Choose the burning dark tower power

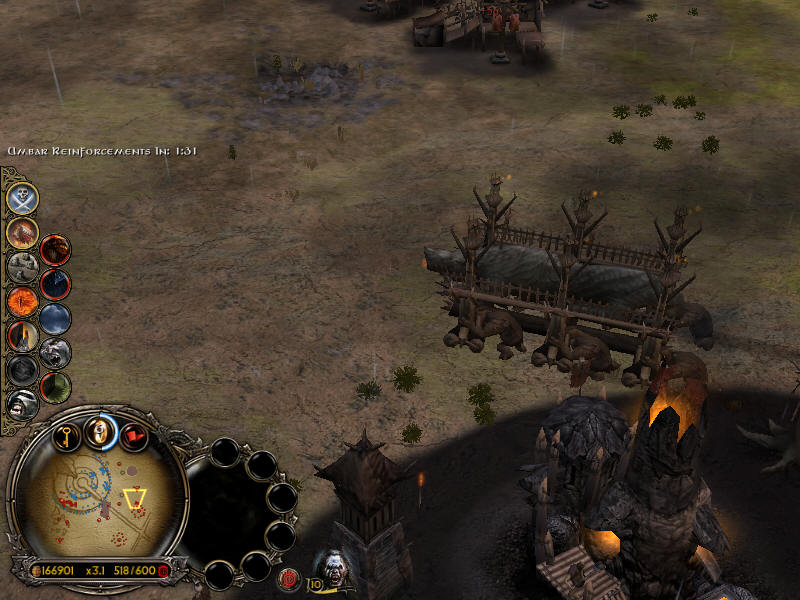22,335
